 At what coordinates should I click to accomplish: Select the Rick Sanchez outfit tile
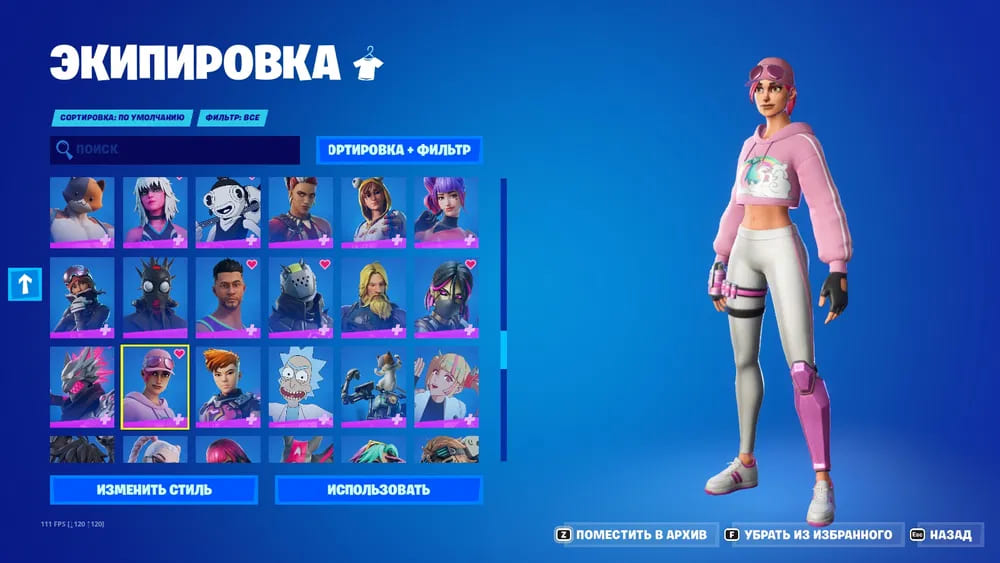pos(301,386)
